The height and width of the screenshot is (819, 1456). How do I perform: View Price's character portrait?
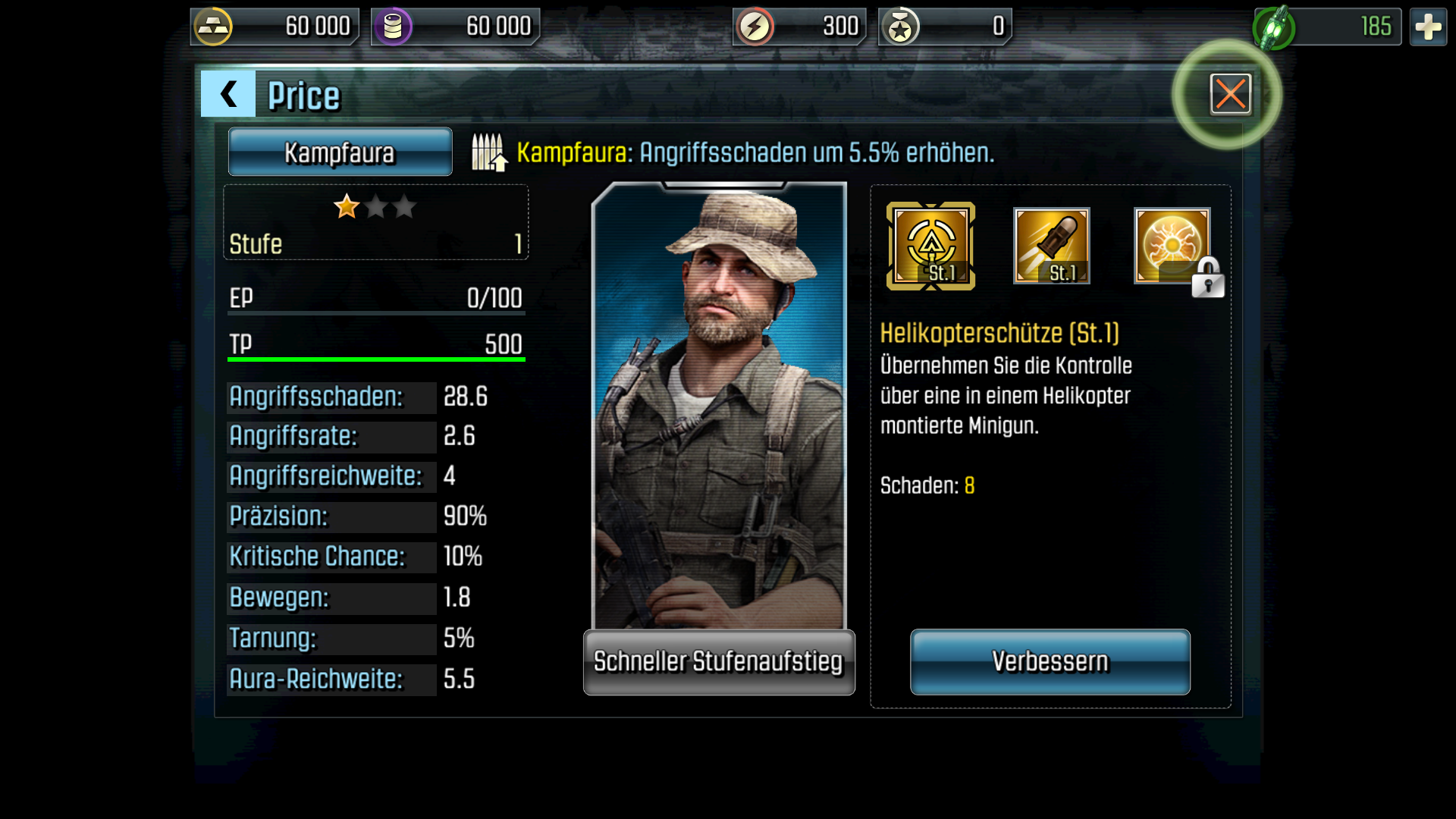[x=718, y=406]
